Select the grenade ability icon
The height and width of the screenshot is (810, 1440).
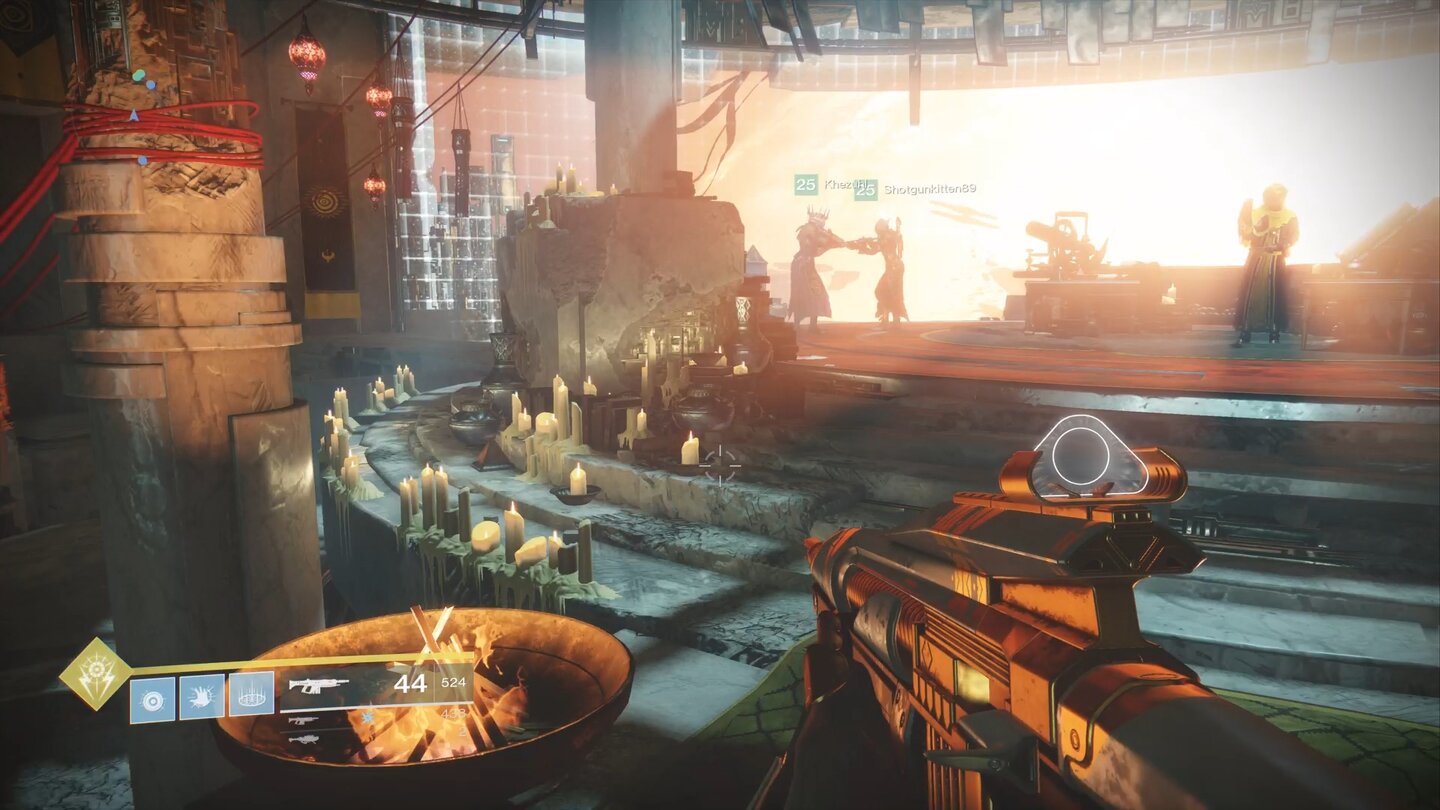coord(152,699)
